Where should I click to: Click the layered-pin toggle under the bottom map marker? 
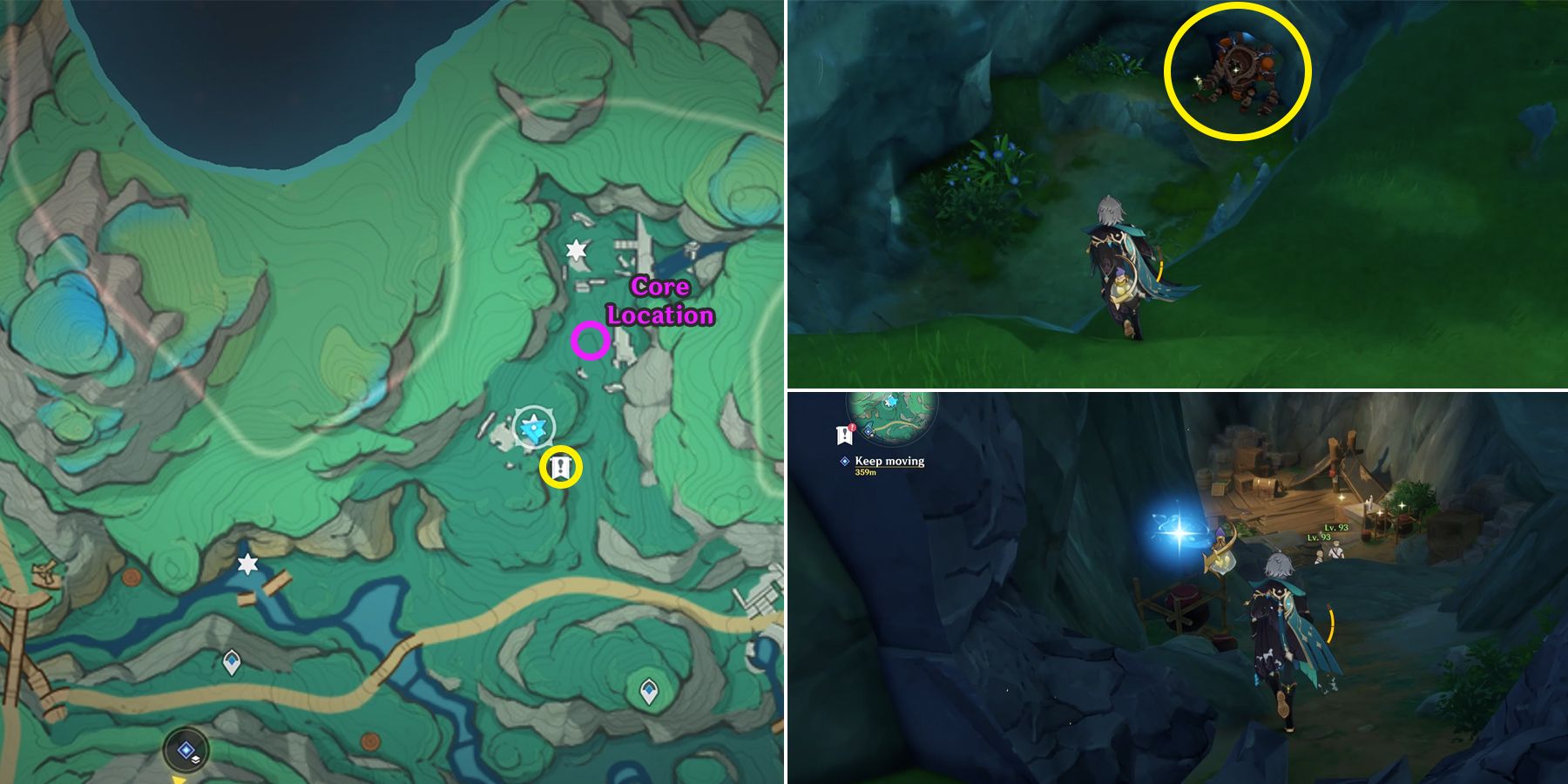point(196,760)
